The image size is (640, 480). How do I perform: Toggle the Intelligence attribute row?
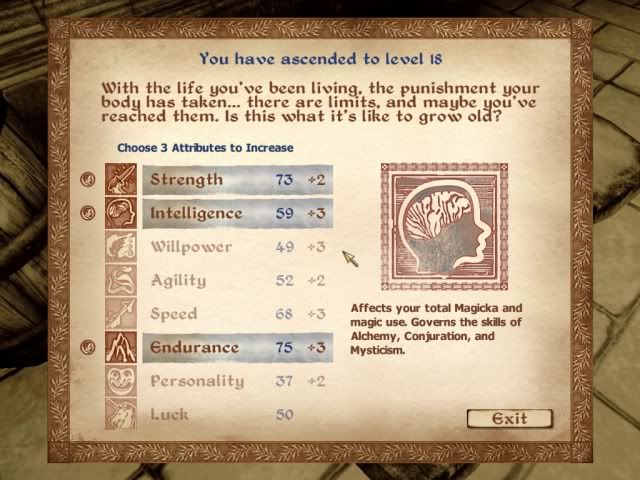(240, 213)
